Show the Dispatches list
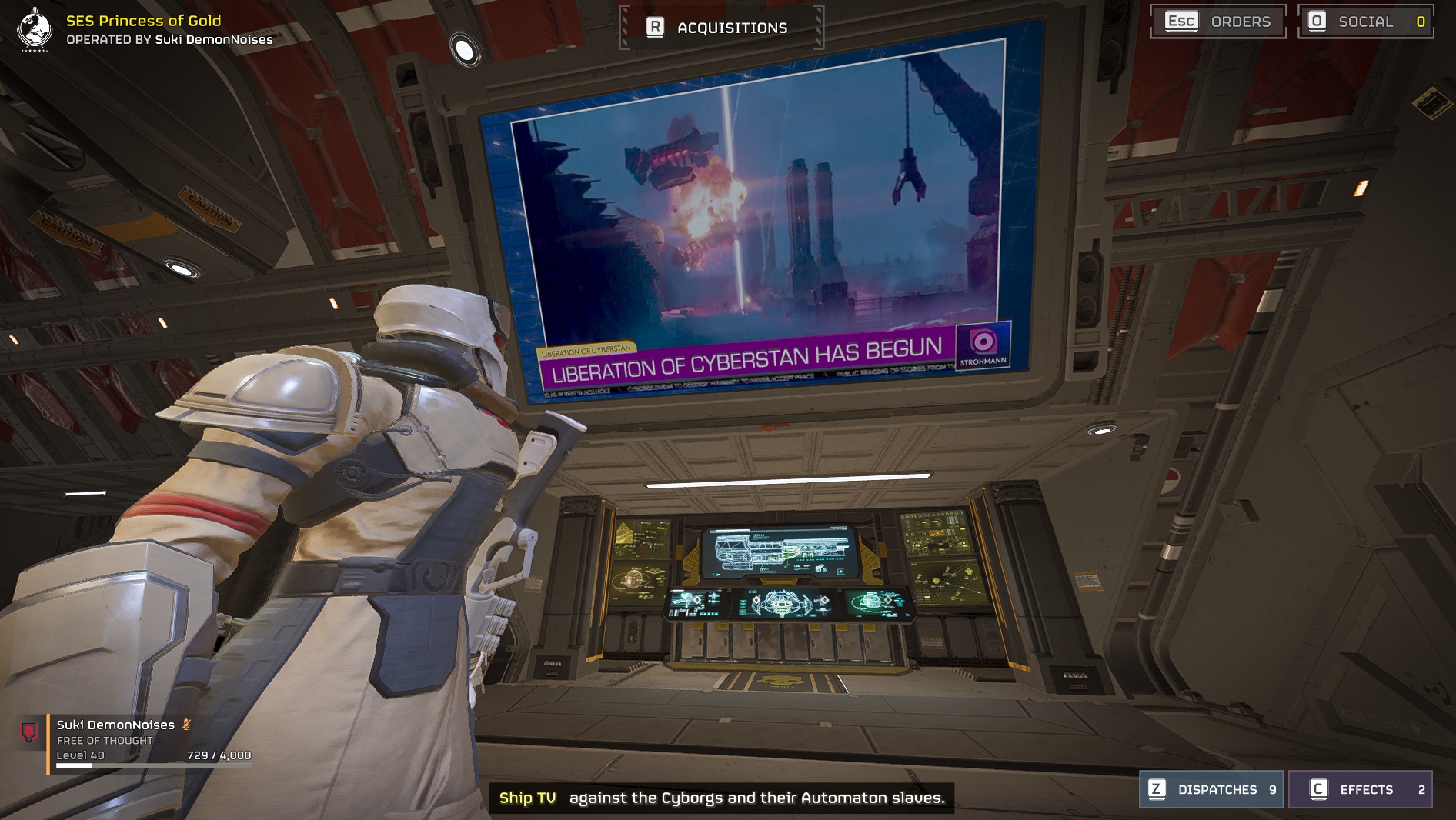The width and height of the screenshot is (1456, 820). pyautogui.click(x=1211, y=789)
